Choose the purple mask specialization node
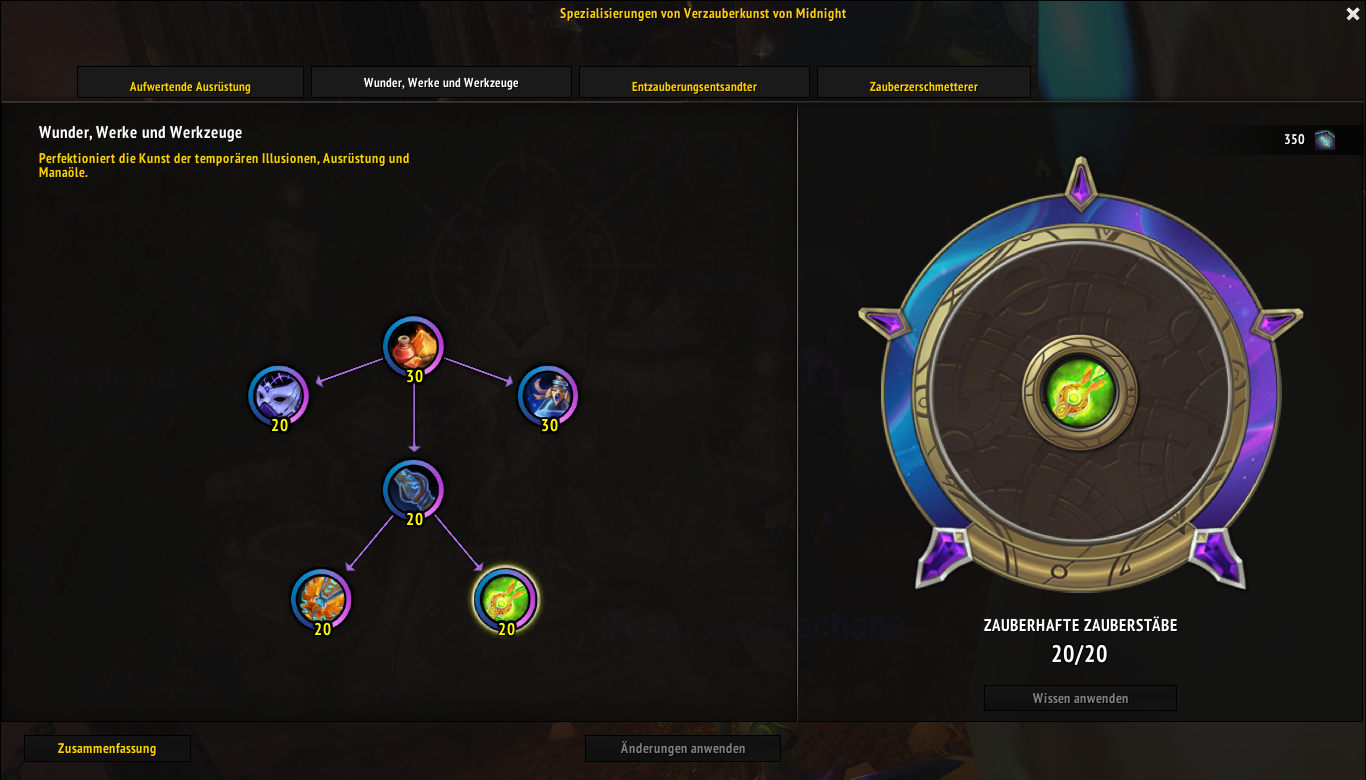Screen dimensions: 1366x780 279,395
